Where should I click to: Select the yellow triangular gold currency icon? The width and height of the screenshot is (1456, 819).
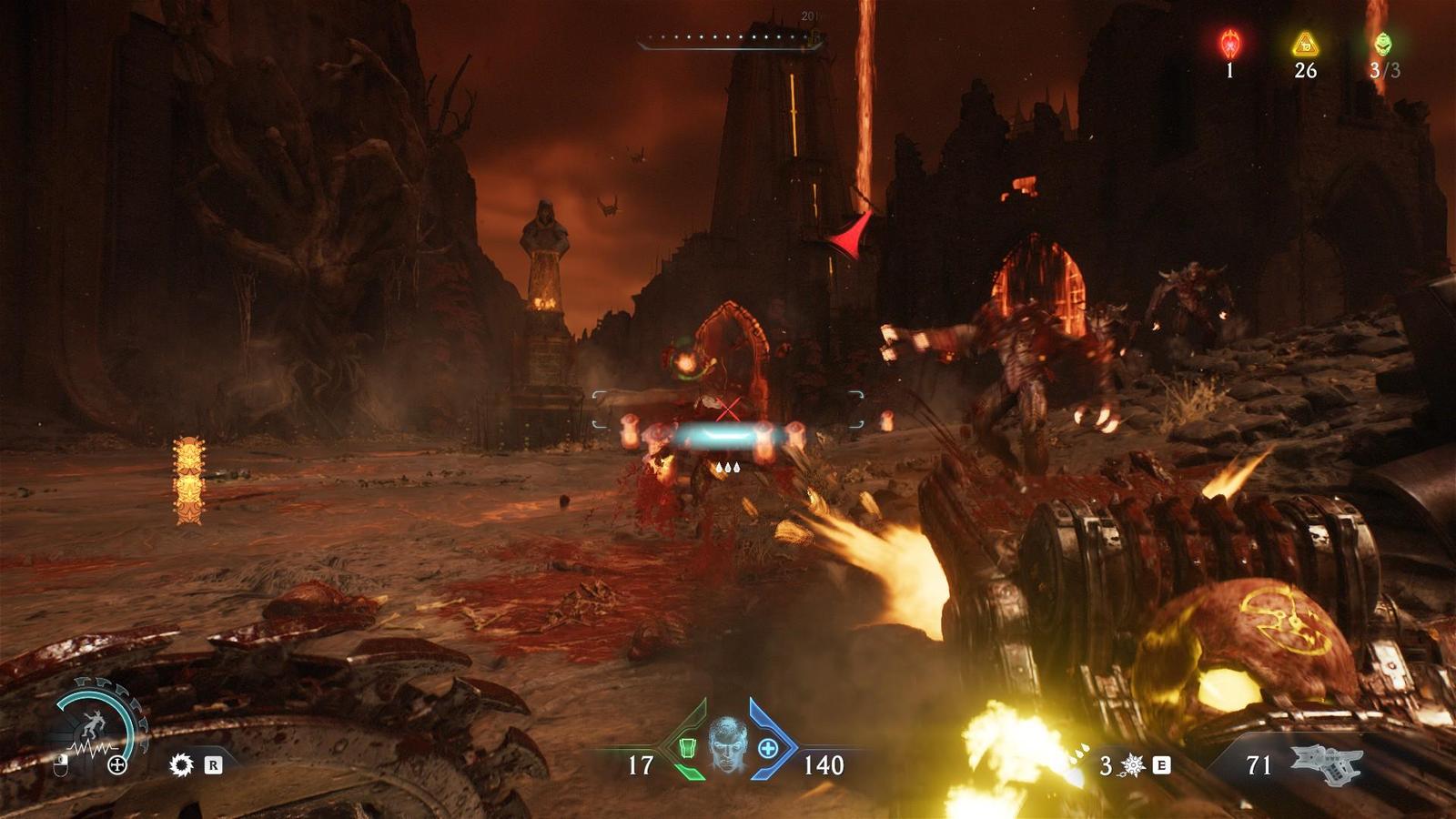click(1306, 44)
